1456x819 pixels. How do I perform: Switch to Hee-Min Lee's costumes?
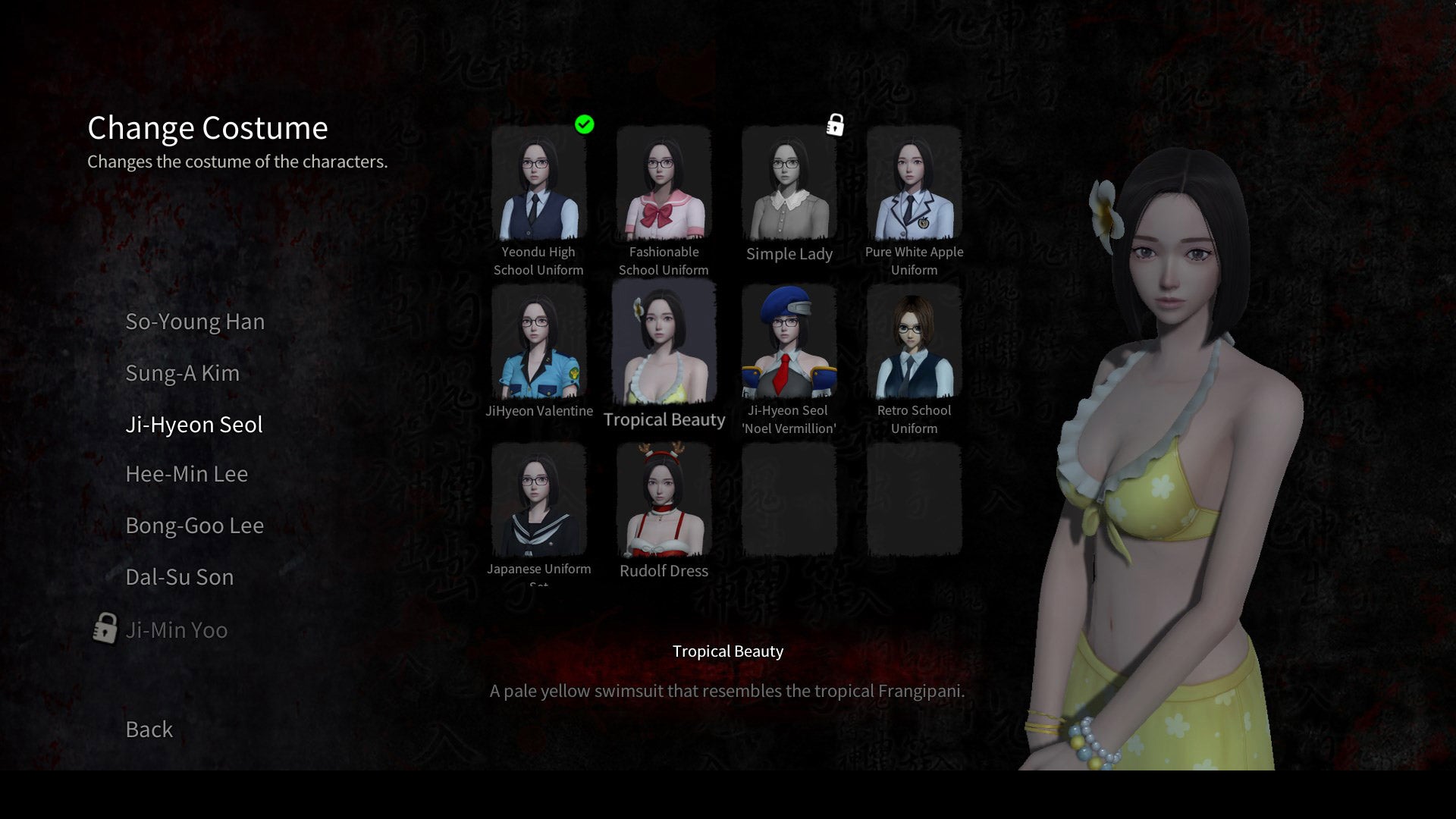[x=187, y=474]
